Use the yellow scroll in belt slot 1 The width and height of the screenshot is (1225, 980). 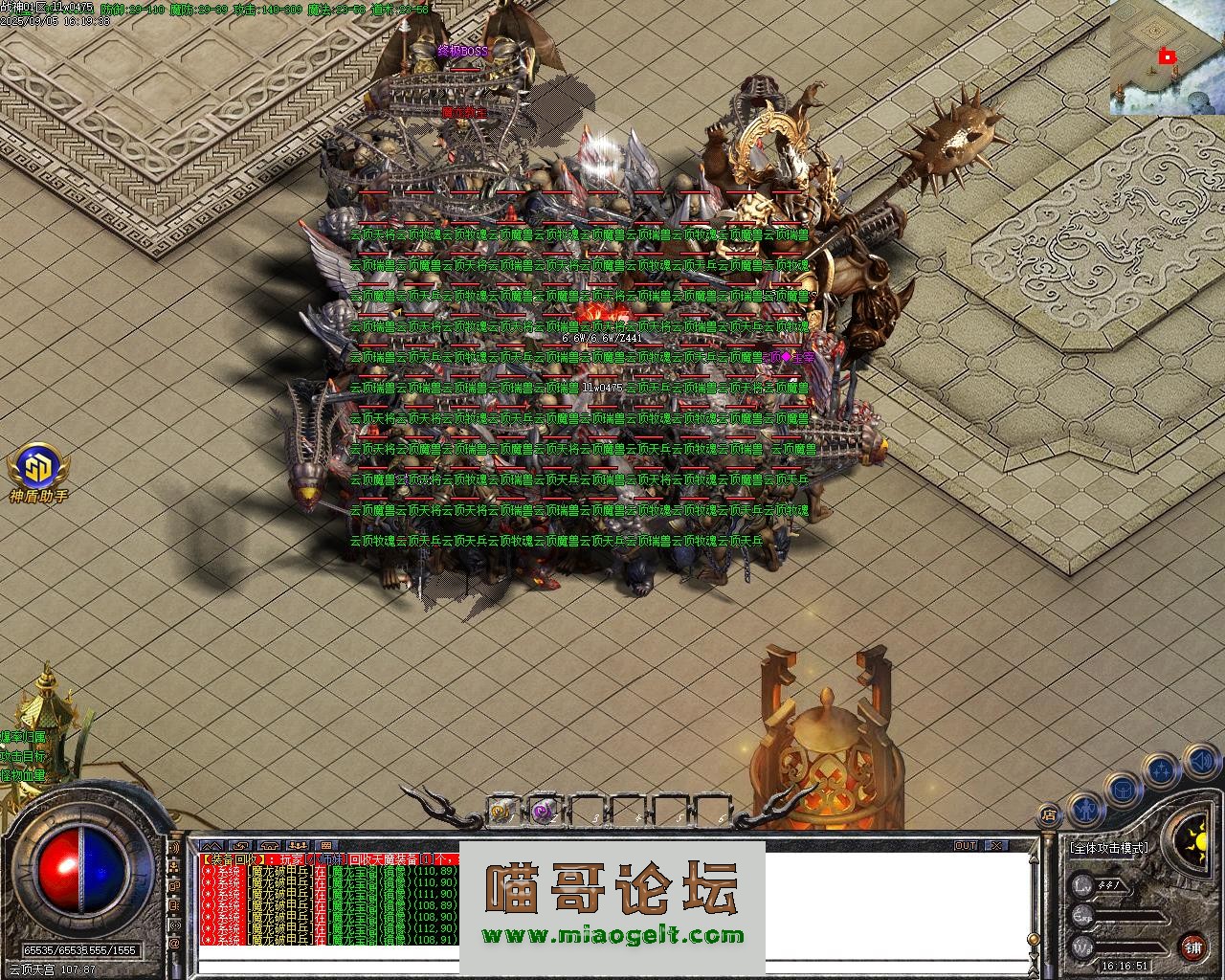point(501,813)
